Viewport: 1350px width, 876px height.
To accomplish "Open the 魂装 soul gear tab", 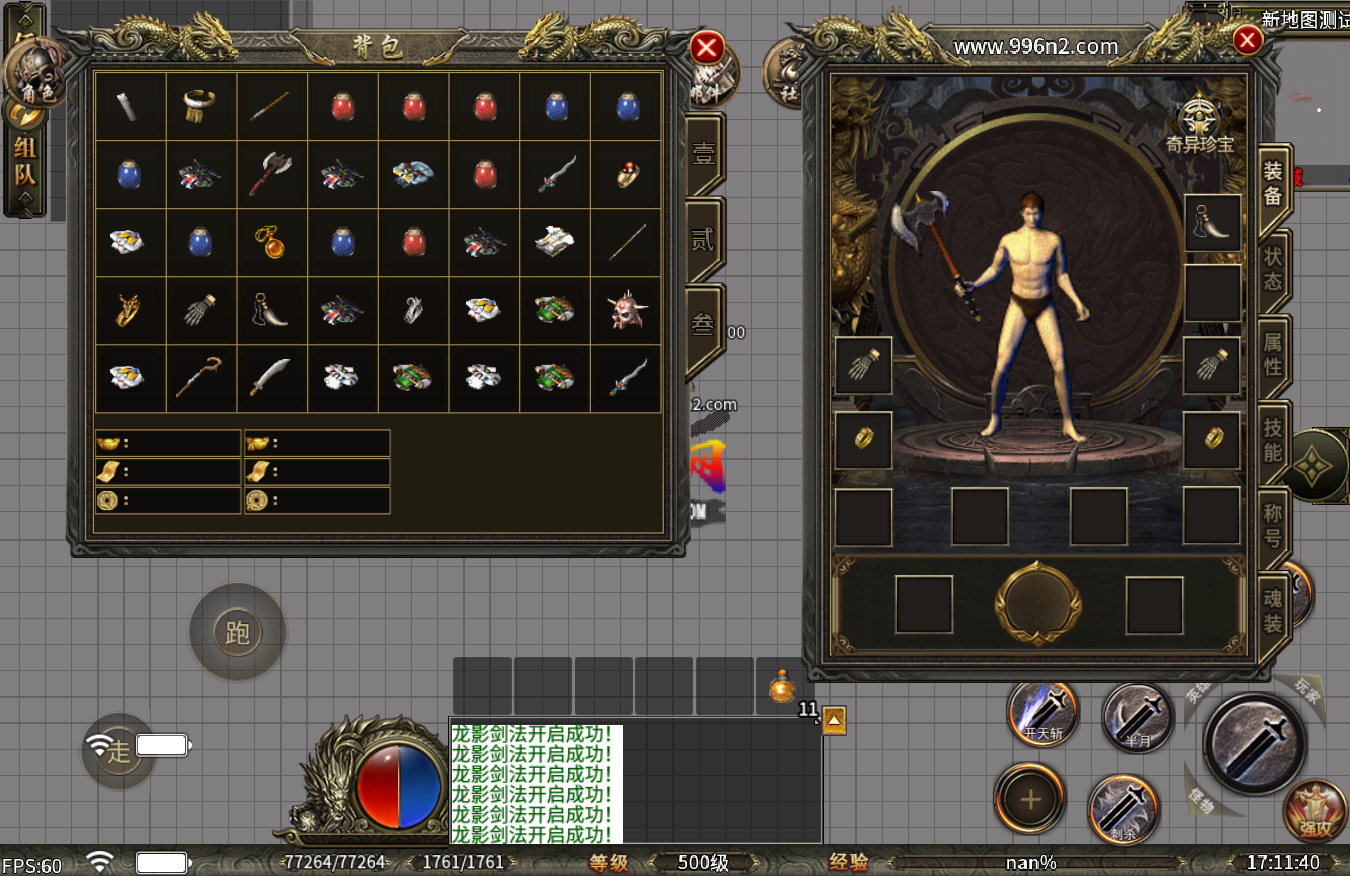I will (1272, 612).
